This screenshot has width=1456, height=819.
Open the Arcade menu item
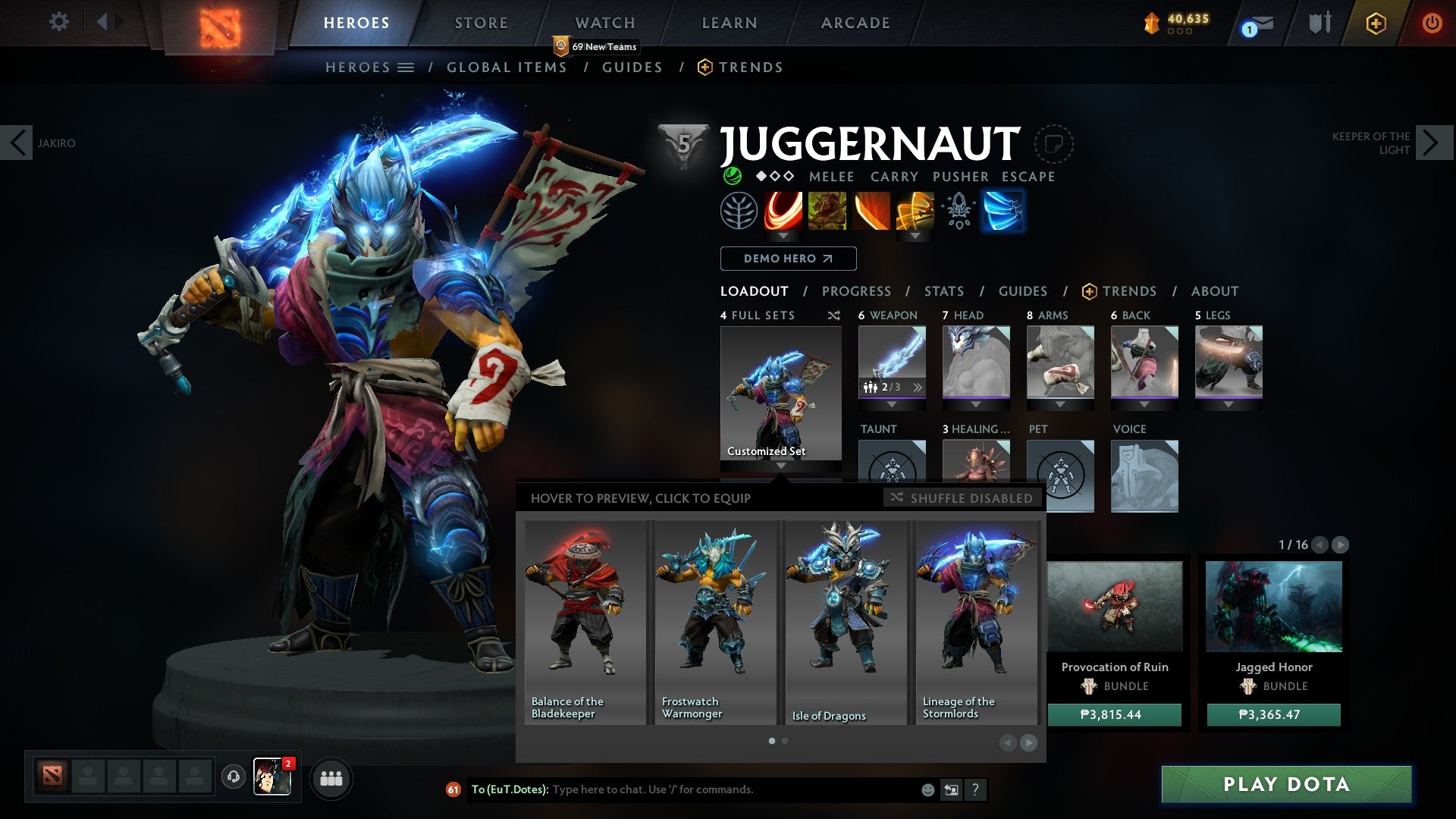click(855, 23)
